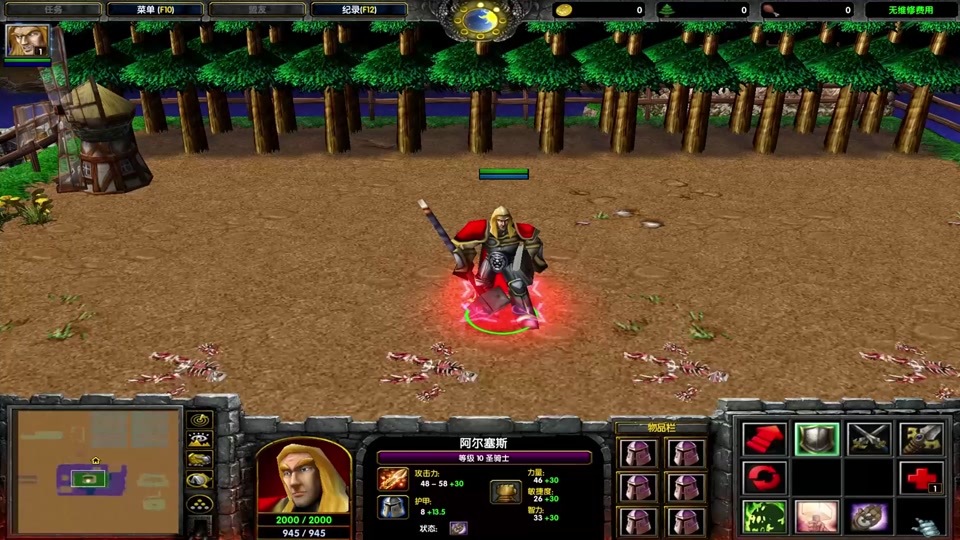The width and height of the screenshot is (960, 540).
Task: Click the Patrol command with red circular arrows
Action: [764, 478]
